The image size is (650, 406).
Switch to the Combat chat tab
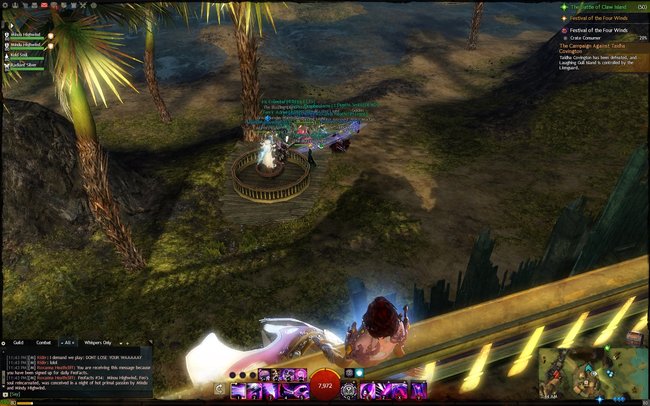[44, 342]
